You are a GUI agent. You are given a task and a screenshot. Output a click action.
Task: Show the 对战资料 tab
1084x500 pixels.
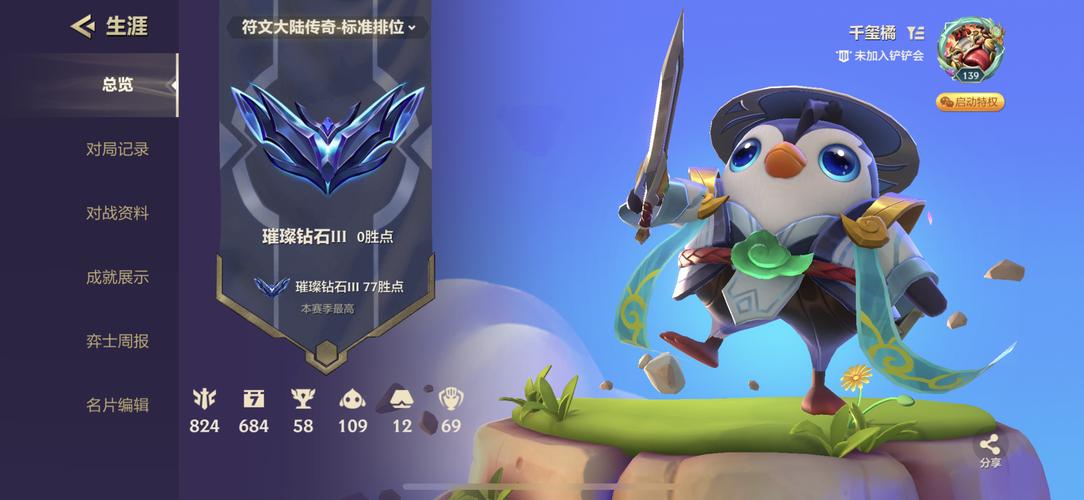tap(117, 213)
